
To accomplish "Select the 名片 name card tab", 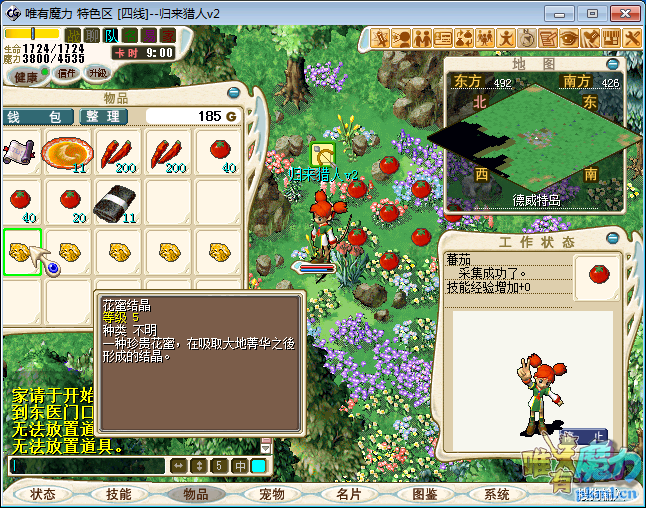I will pos(349,494).
